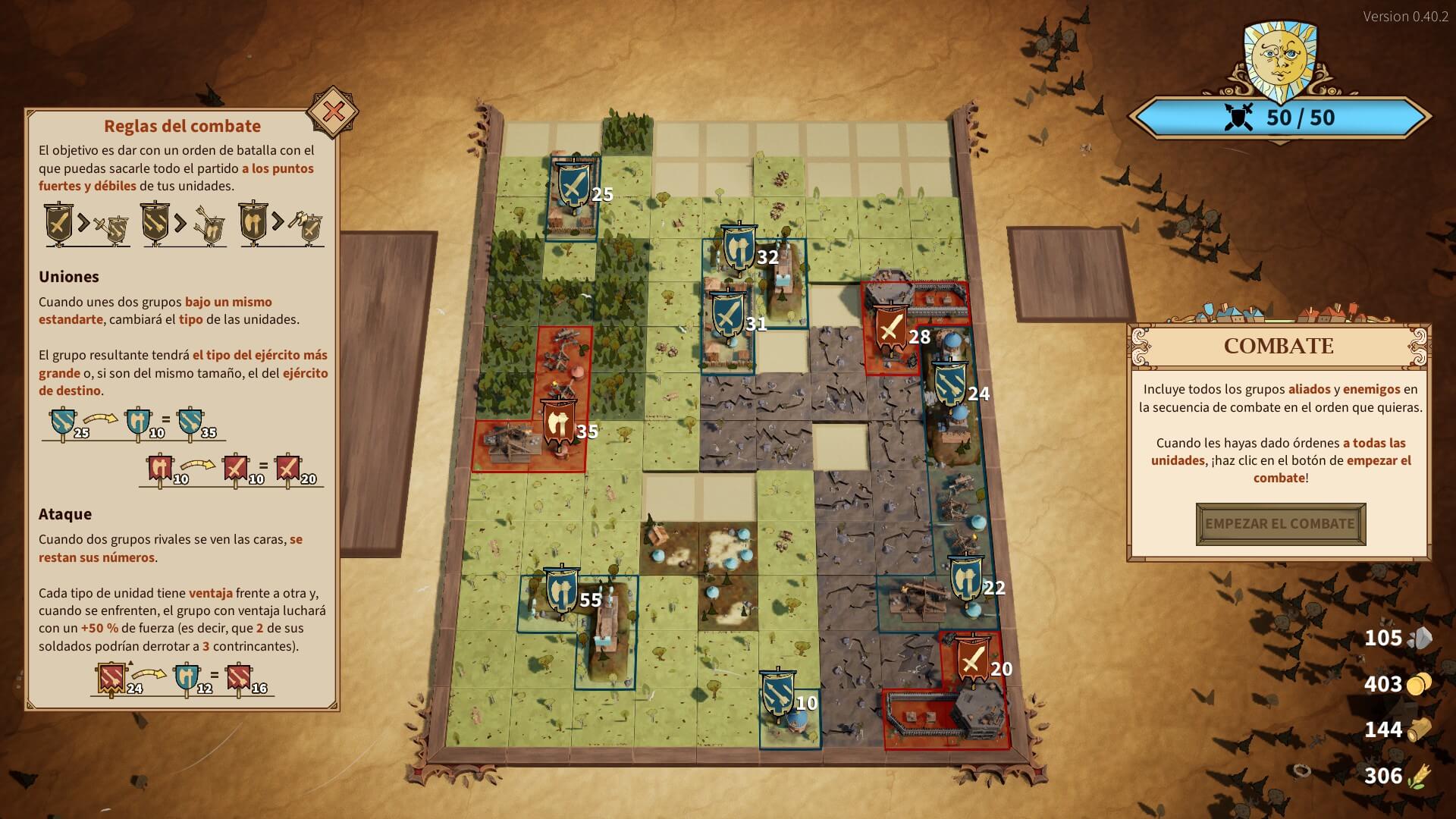The height and width of the screenshot is (819, 1456).
Task: Choose the blue sword unit numbered 31
Action: (x=727, y=314)
